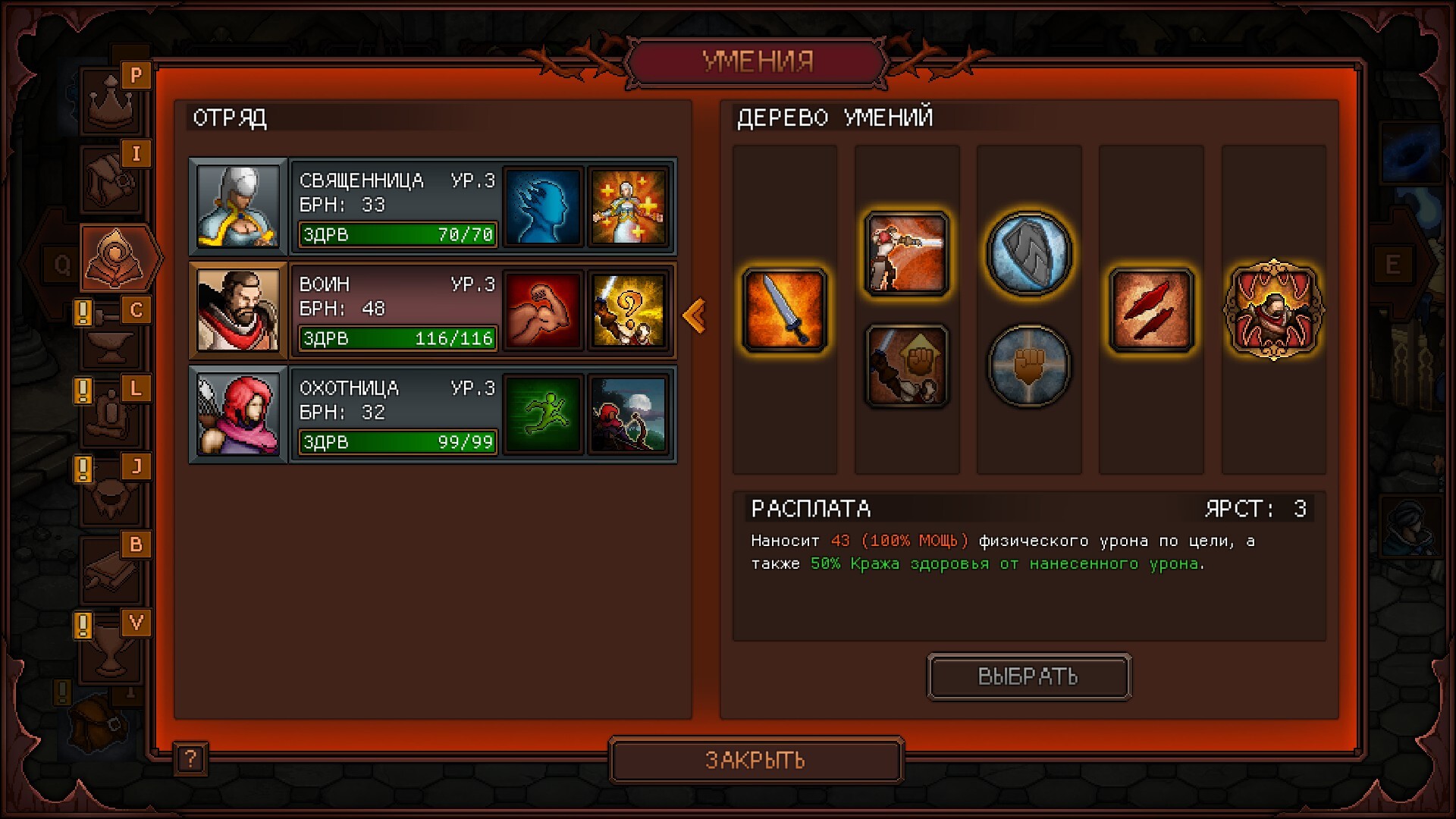The height and width of the screenshot is (819, 1456).
Task: Click the priestess healing skill icon
Action: pyautogui.click(x=628, y=206)
